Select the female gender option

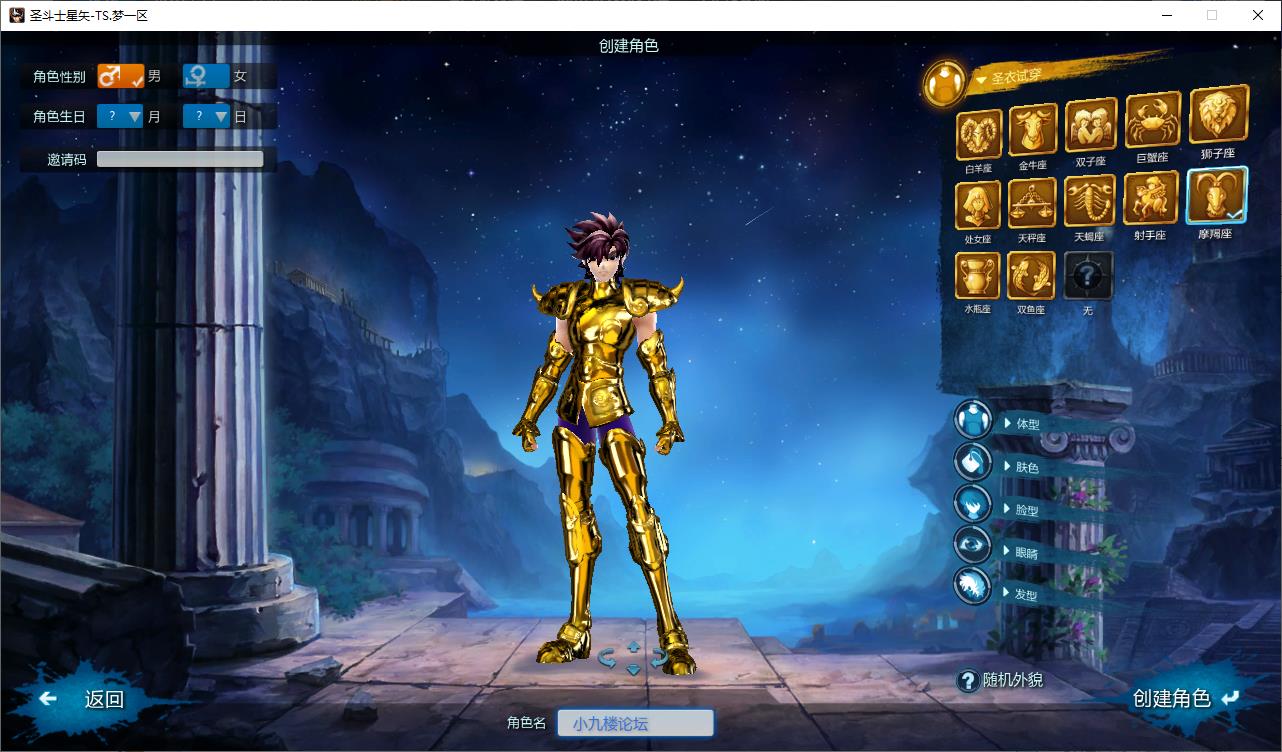(206, 76)
